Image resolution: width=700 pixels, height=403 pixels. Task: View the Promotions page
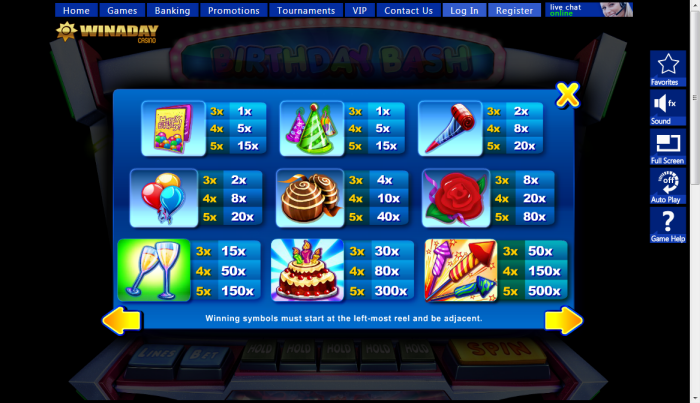[x=234, y=11]
